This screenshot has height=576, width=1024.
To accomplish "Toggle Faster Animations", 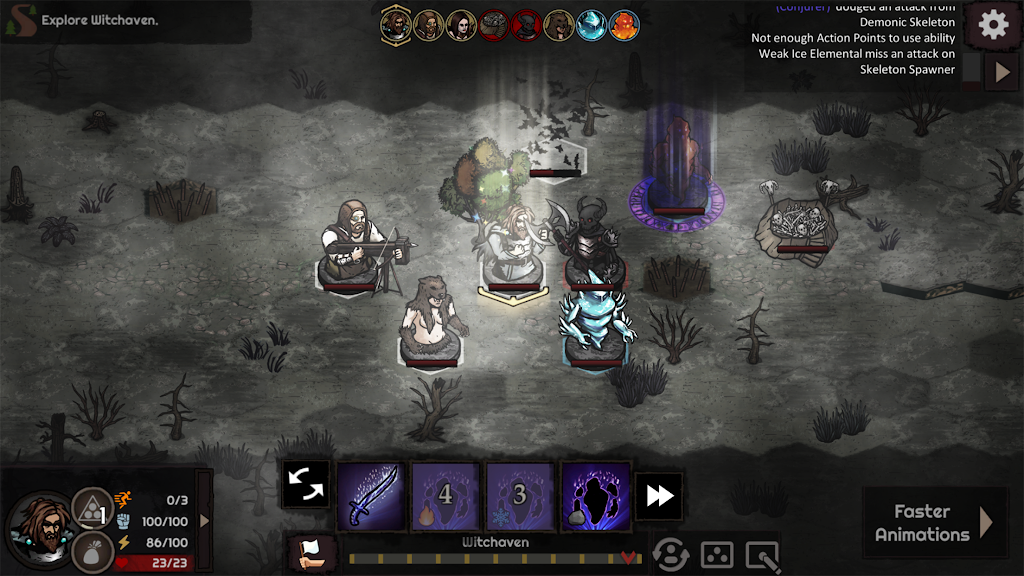I will [x=935, y=522].
